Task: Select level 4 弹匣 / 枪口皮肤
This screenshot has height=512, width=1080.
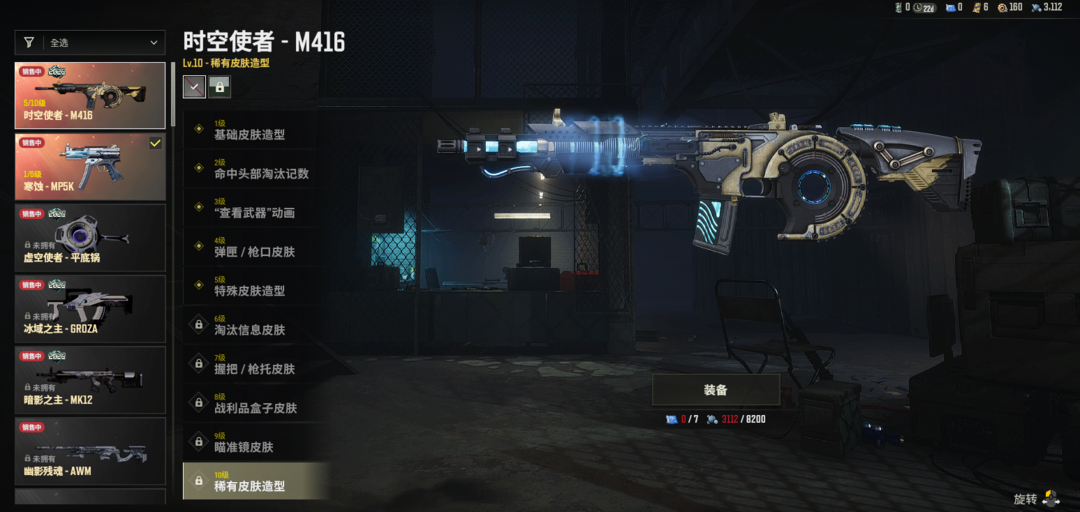Action: [256, 248]
